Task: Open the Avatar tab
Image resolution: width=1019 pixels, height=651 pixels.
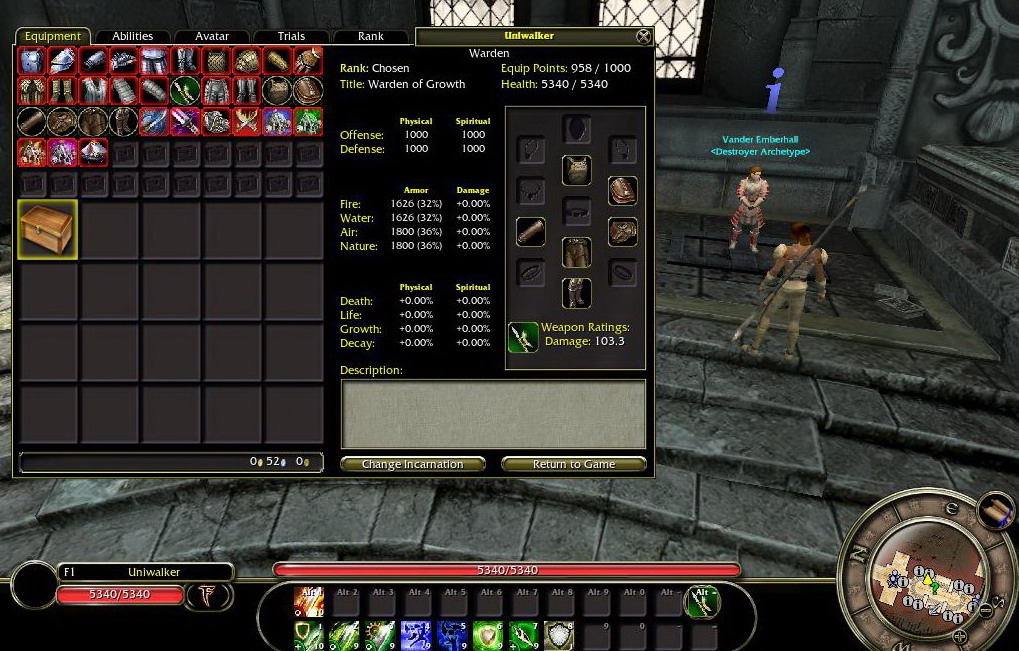Action: click(x=212, y=36)
